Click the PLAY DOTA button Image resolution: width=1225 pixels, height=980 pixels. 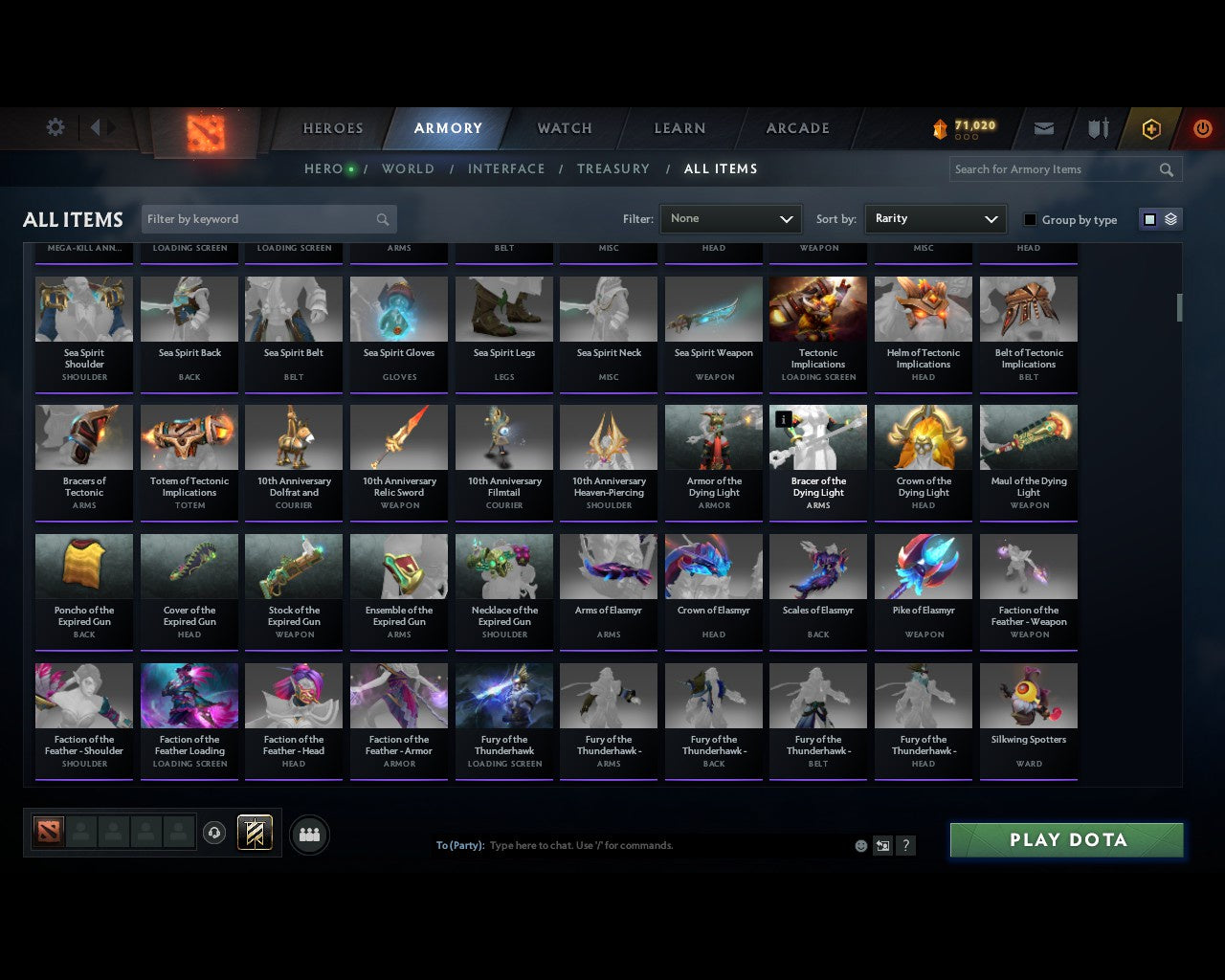[x=1065, y=839]
